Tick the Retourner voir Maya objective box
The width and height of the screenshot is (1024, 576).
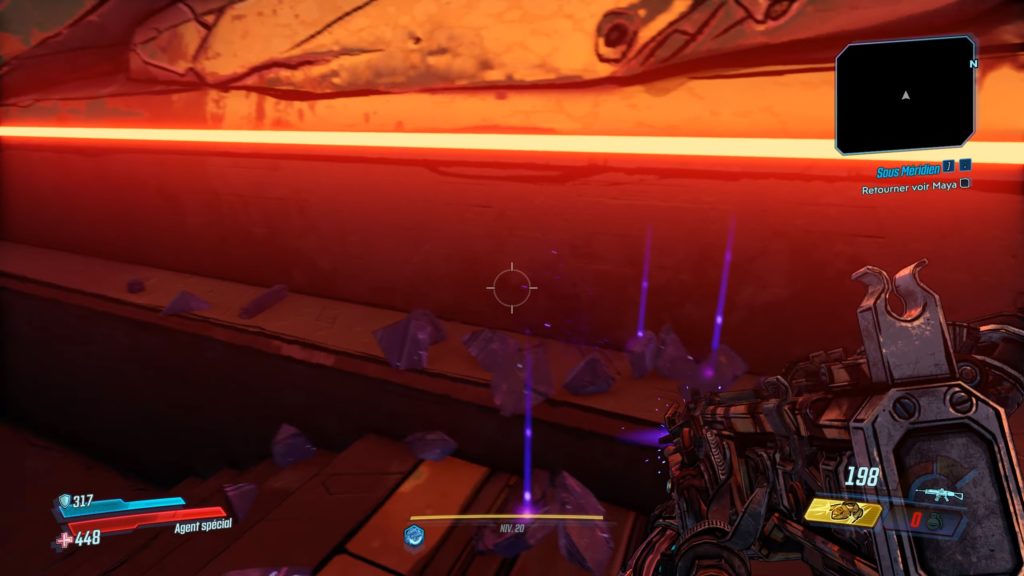pos(964,186)
